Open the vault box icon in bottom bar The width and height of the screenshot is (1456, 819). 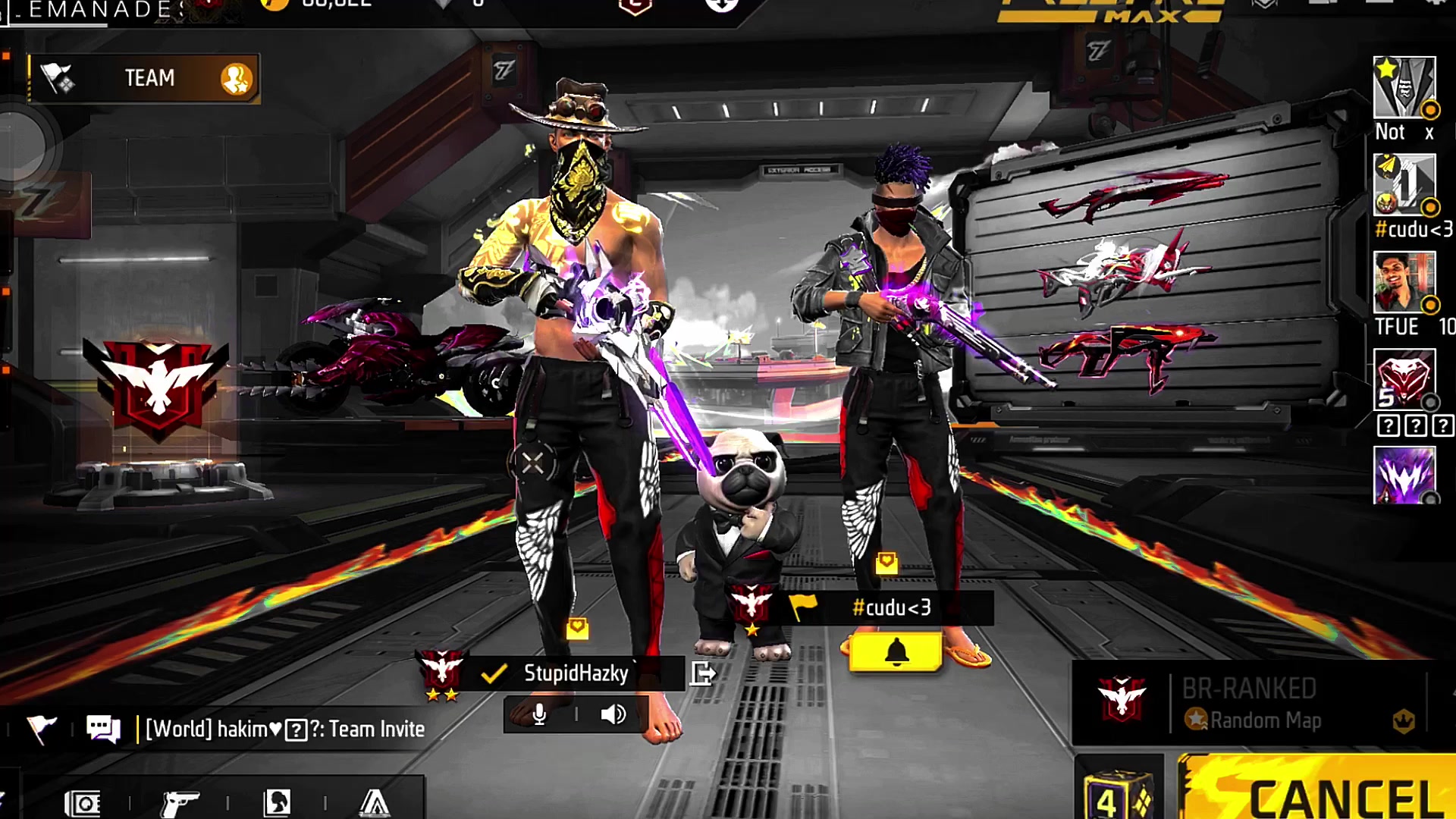tap(83, 803)
